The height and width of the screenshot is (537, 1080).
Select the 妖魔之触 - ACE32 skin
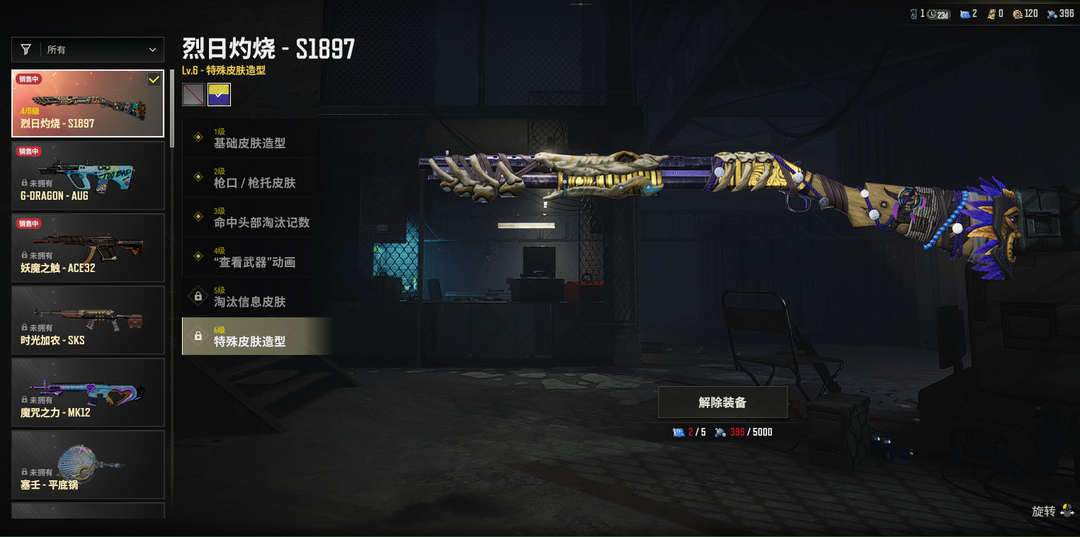tap(88, 247)
